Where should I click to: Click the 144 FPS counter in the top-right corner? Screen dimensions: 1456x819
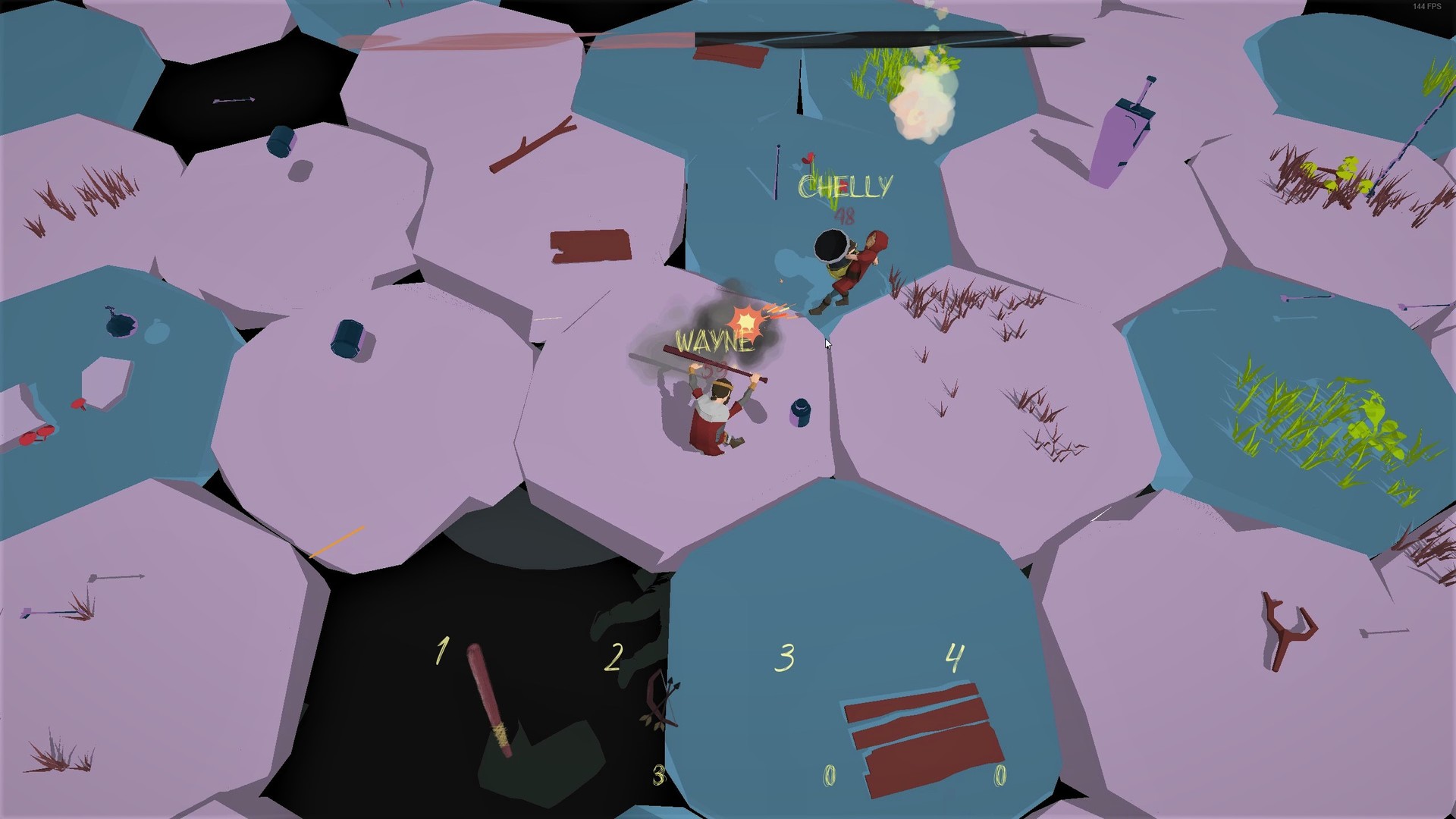(x=1426, y=6)
